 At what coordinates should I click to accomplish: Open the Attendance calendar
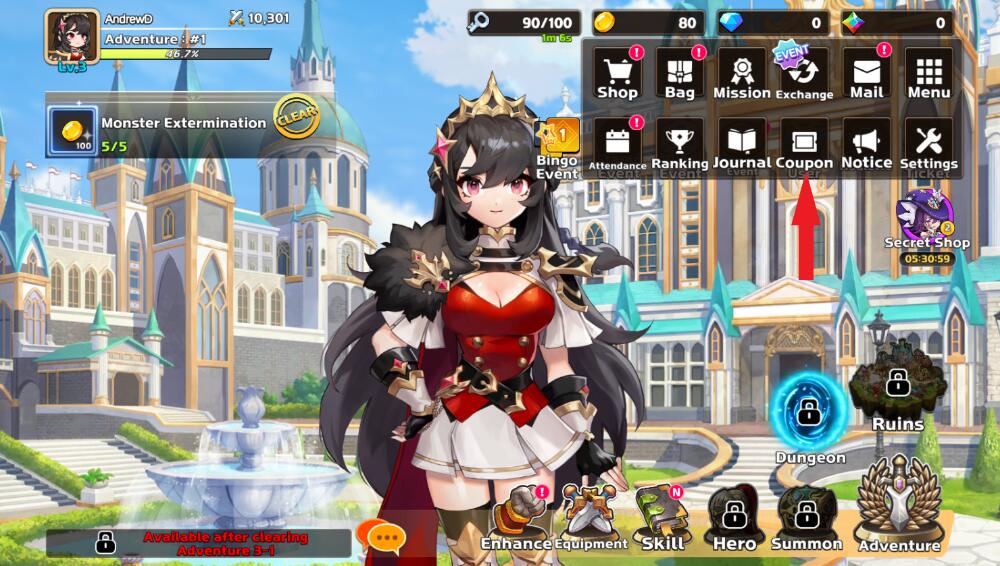click(617, 145)
